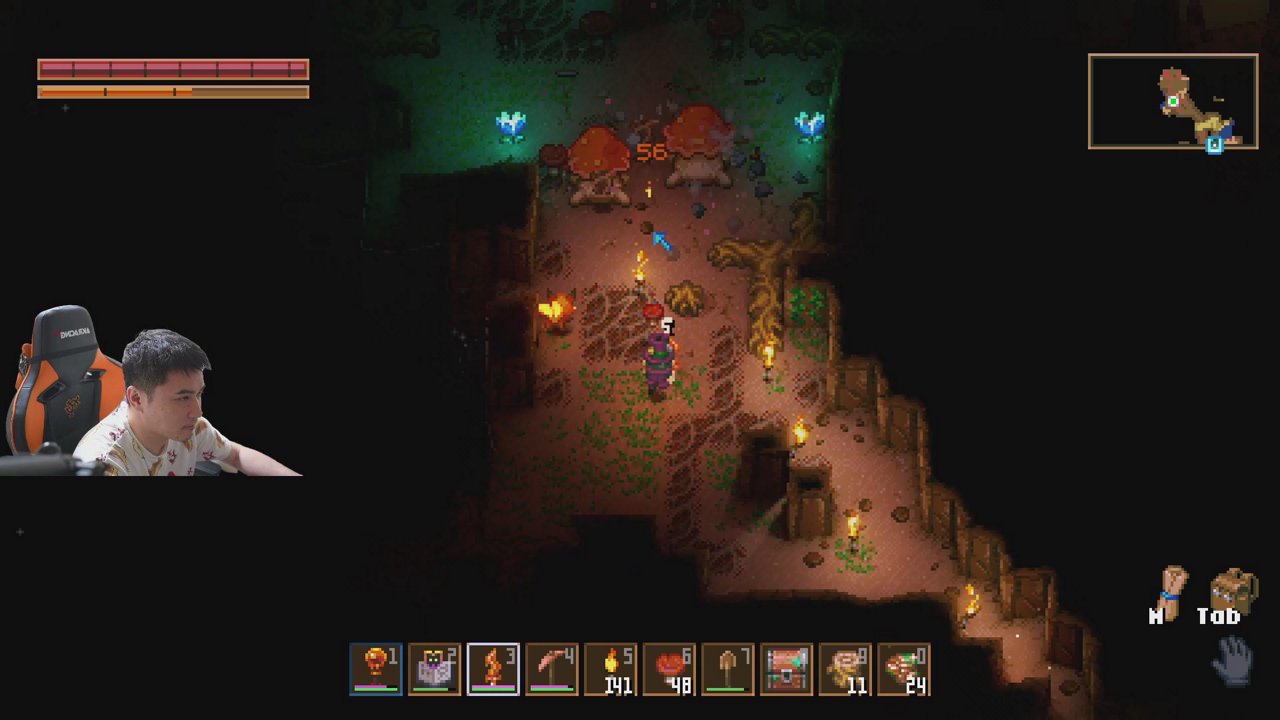Select the horned mask item in slot 2

[435, 669]
